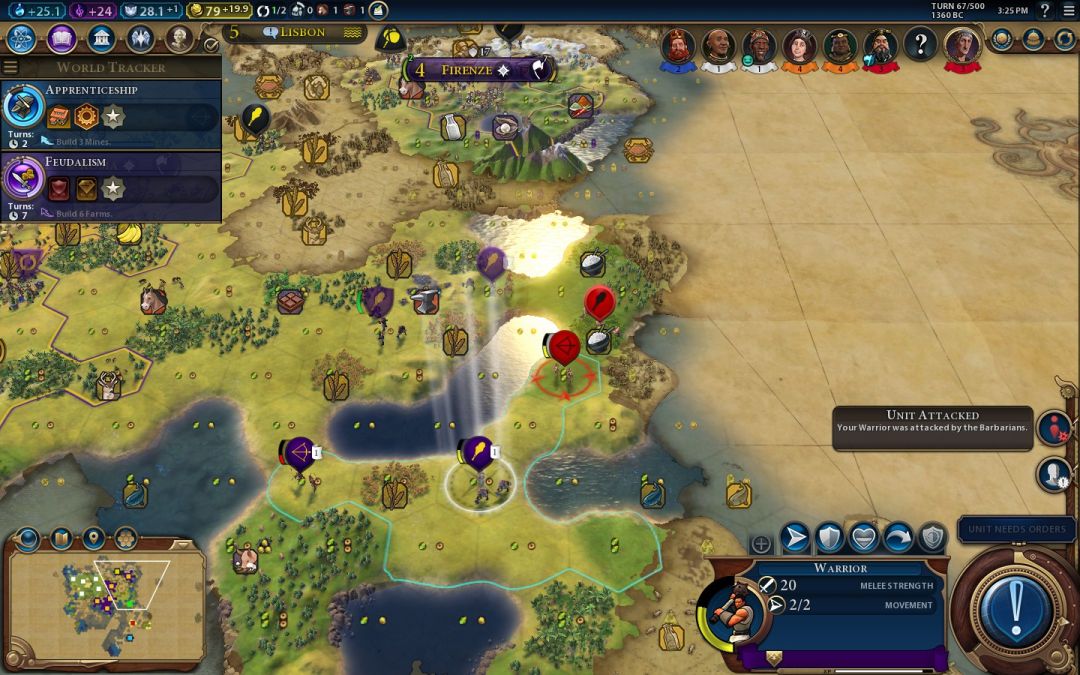
Task: Open the Religion panel
Action: (x=140, y=39)
